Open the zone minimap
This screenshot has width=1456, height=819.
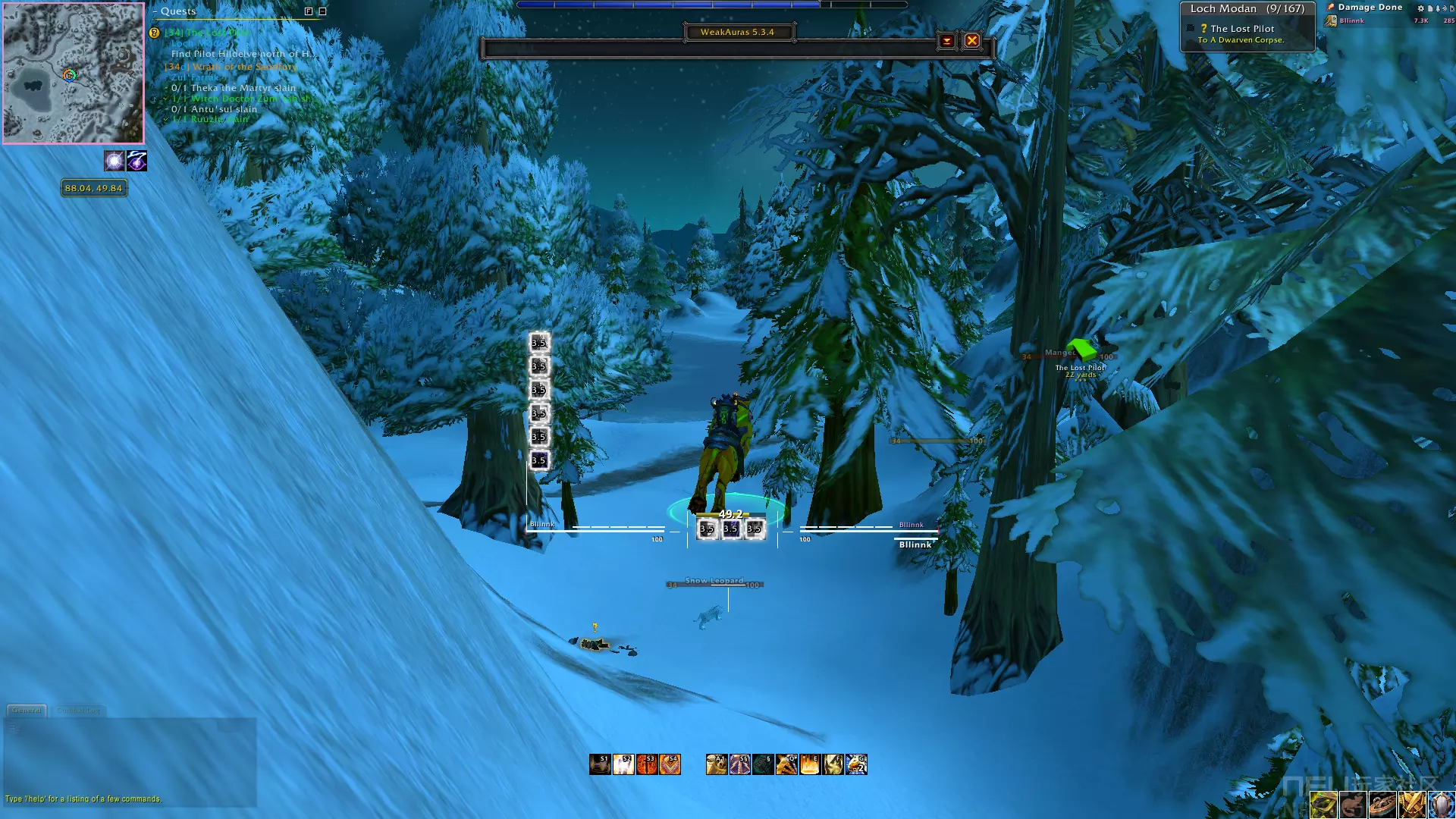73,73
